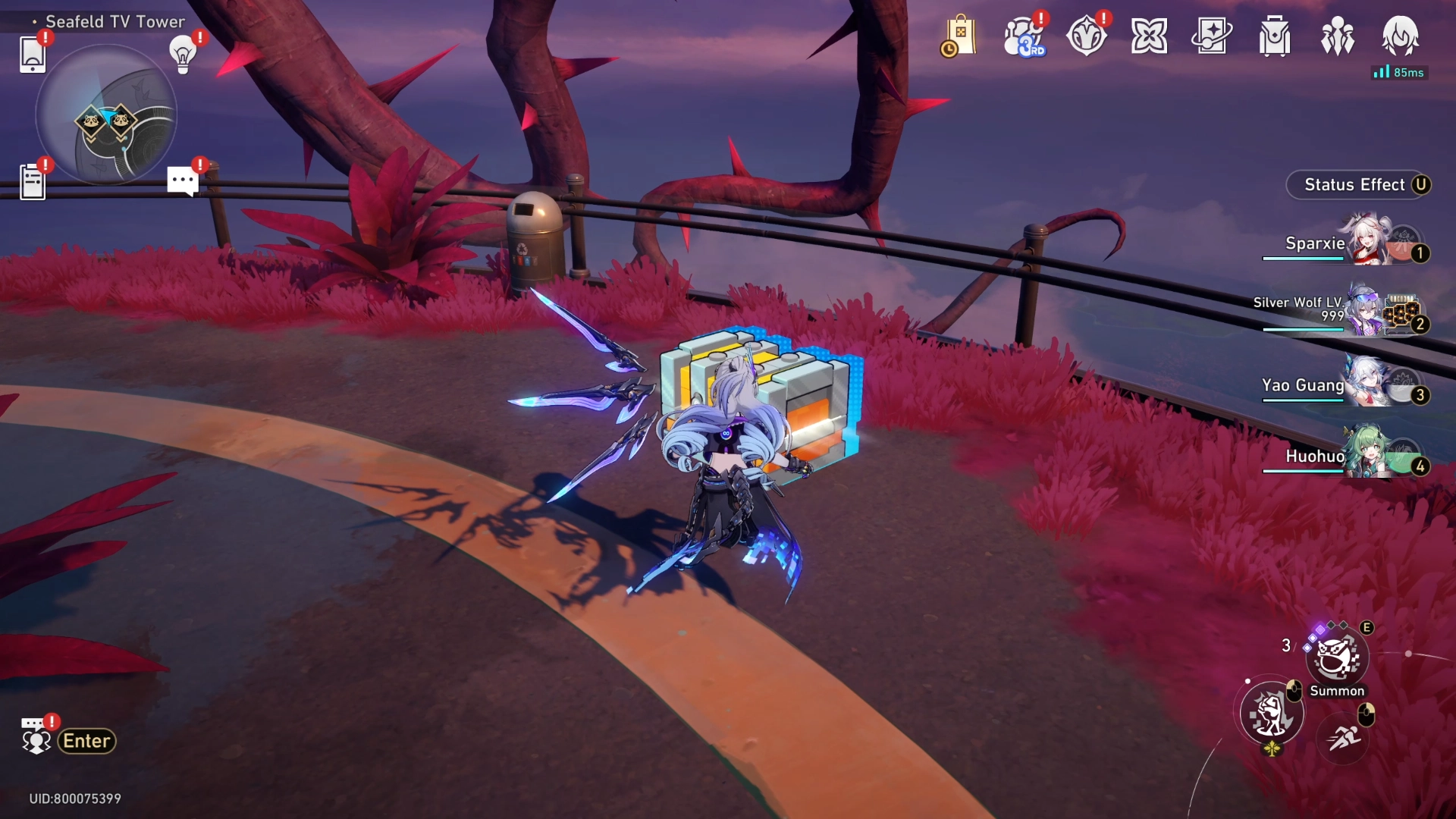Switch to Yao Guang
Viewport: 1456px width, 819px height.
(x=1350, y=385)
